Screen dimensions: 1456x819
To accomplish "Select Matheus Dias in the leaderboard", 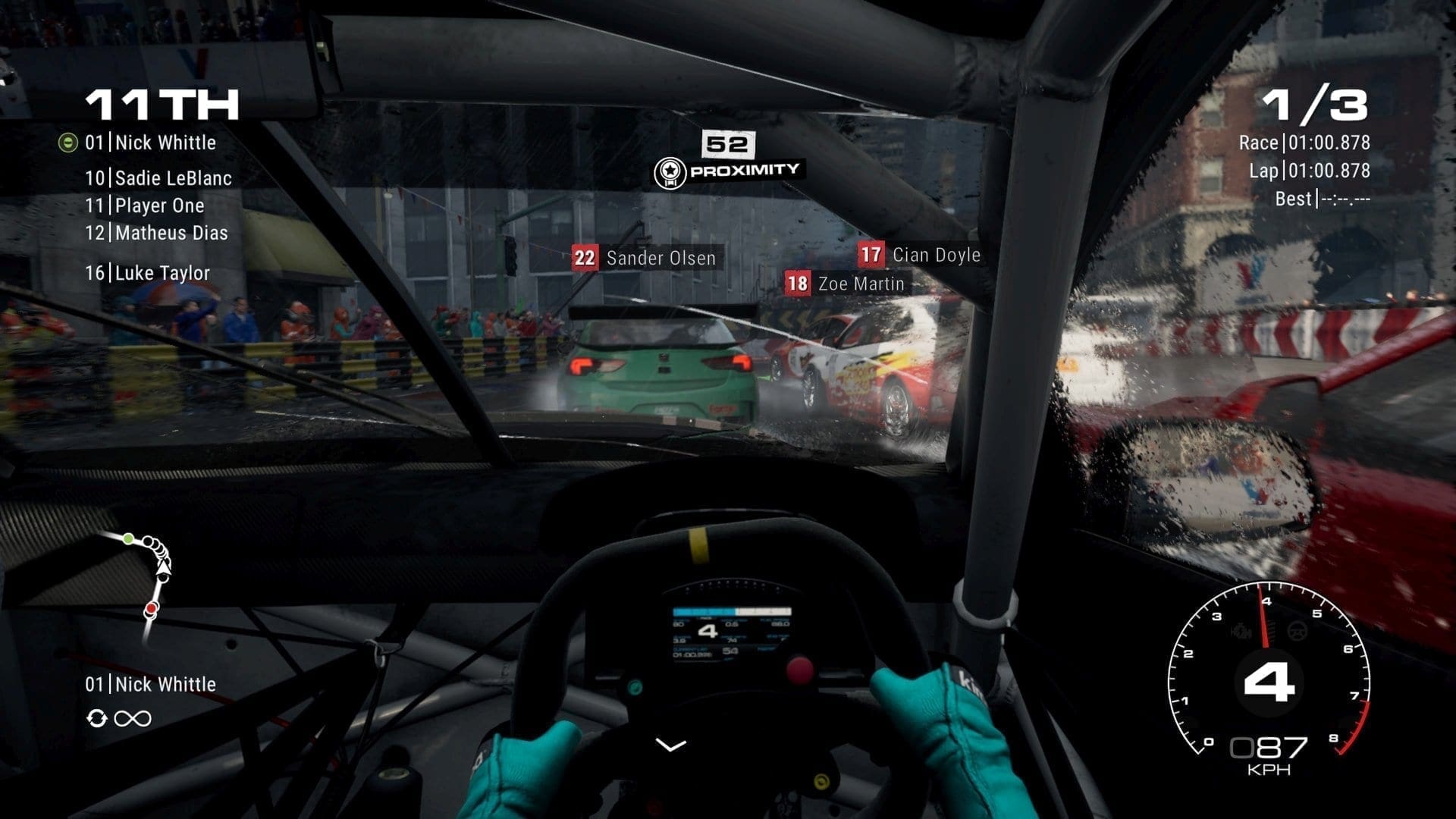I will click(x=156, y=233).
